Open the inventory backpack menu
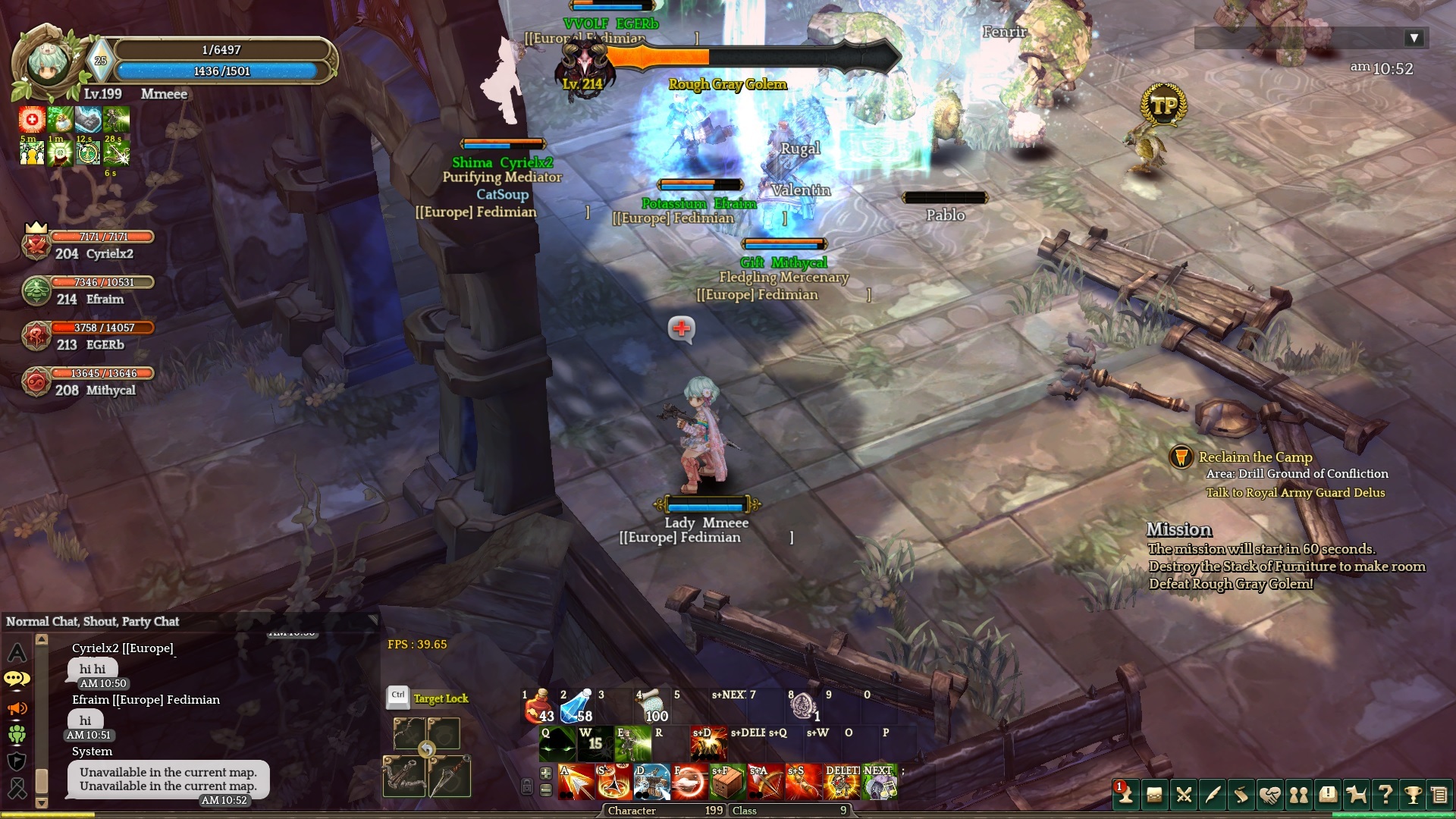This screenshot has width=1456, height=819. click(x=1154, y=795)
